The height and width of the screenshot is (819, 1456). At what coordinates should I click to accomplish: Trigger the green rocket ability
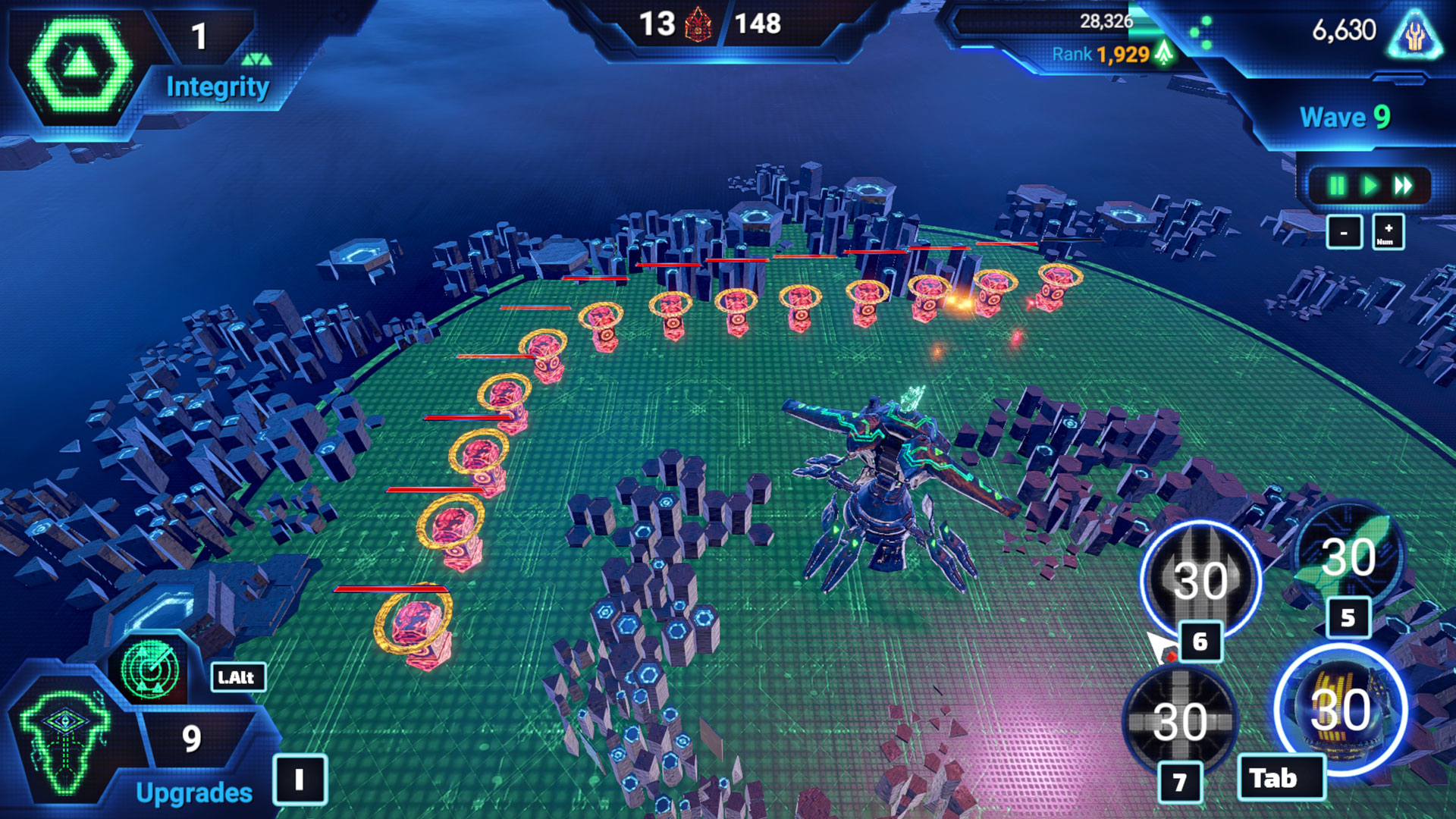(x=1348, y=557)
